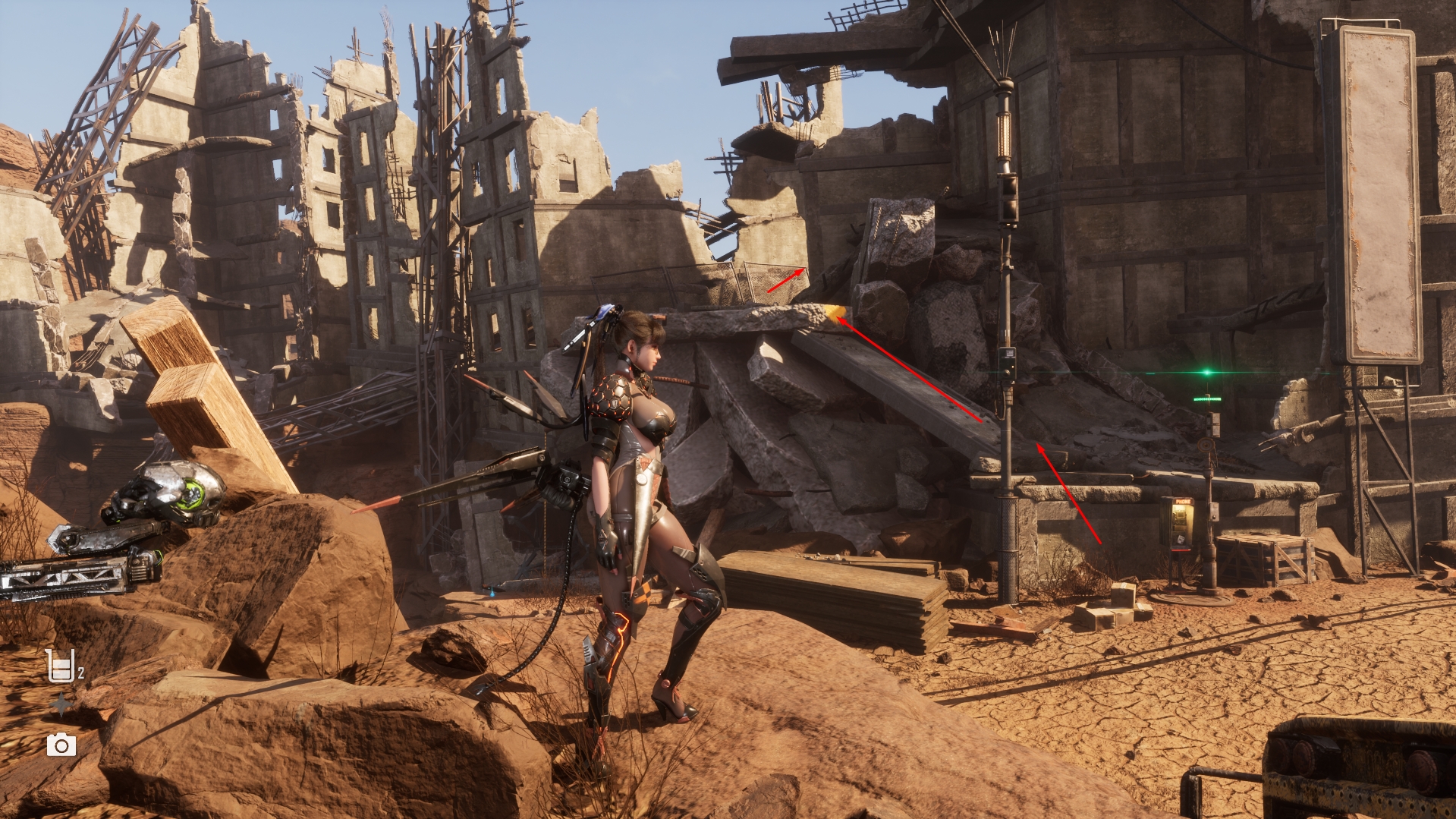Select the dimmed four-point star icon

point(61,706)
